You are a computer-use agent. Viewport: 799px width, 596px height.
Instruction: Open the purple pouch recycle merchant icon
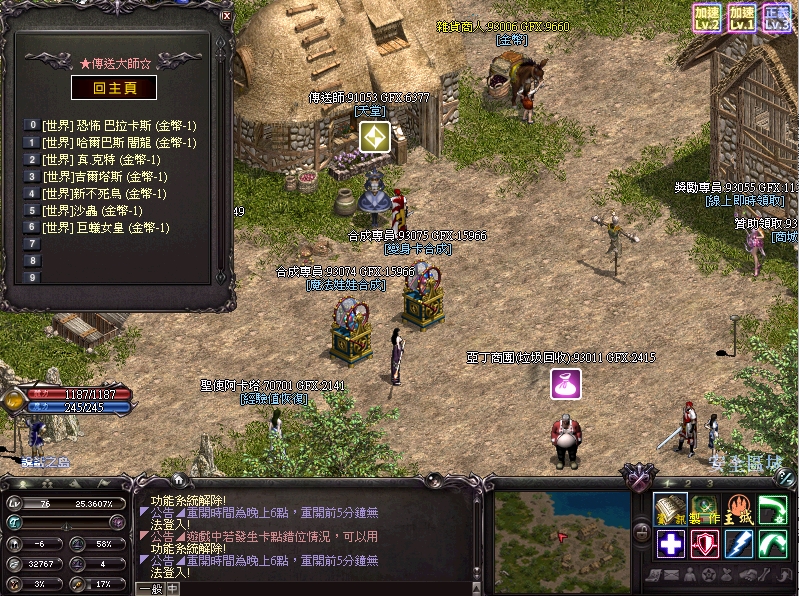pyautogui.click(x=566, y=383)
